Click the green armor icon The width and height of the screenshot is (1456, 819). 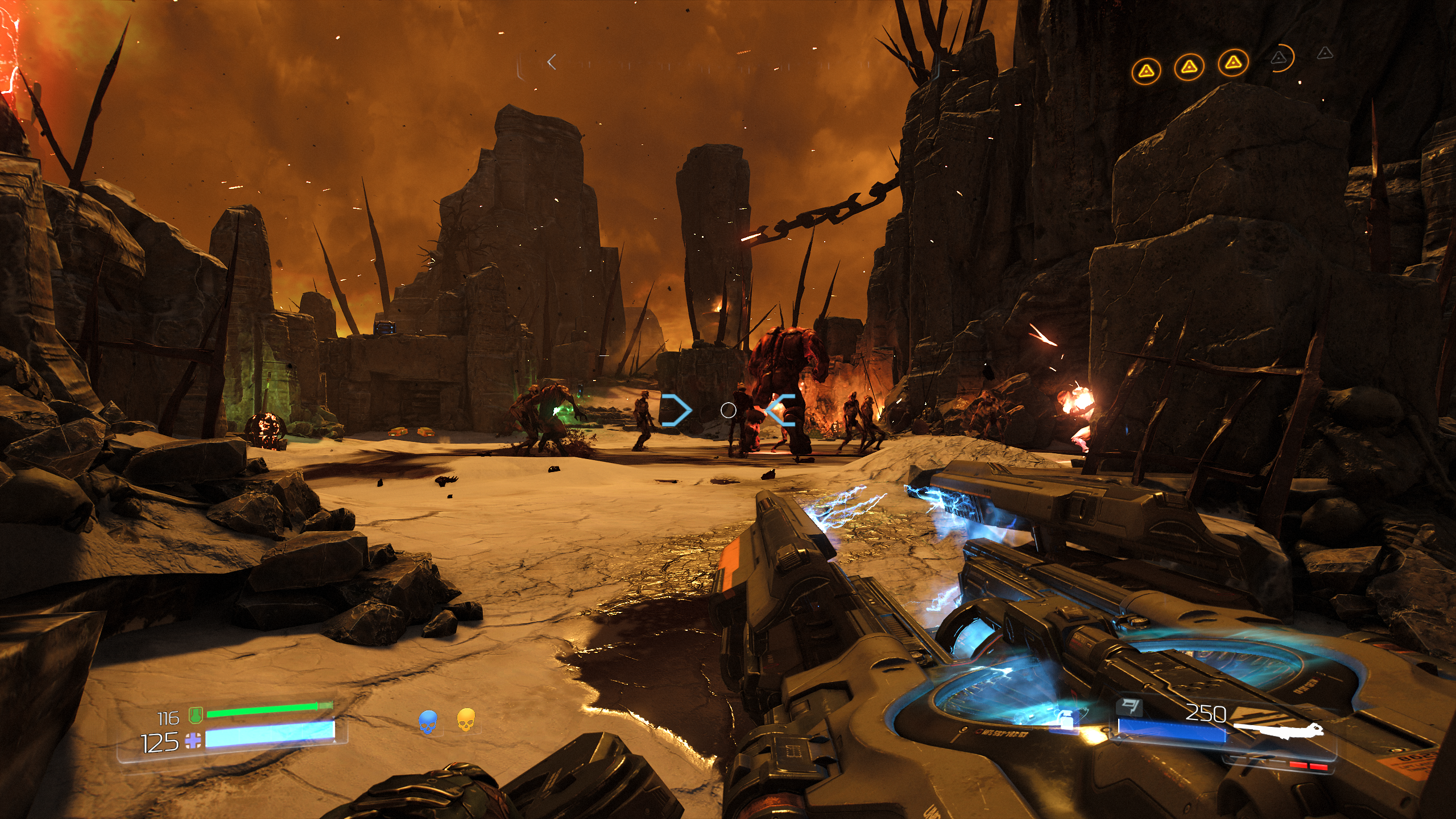click(196, 715)
